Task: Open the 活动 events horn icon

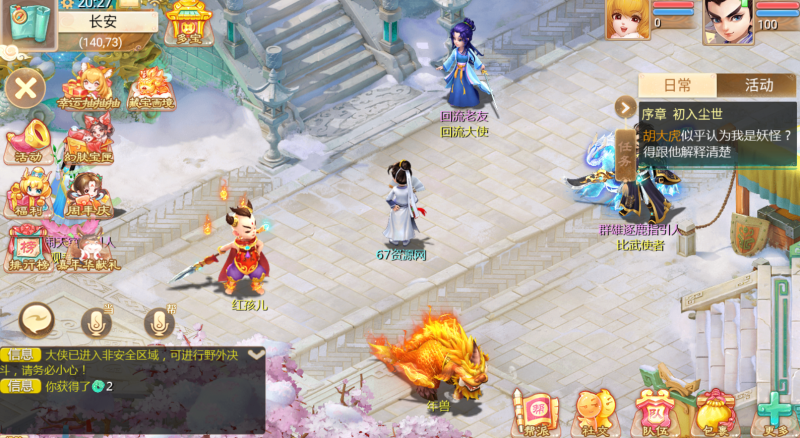Action: (x=28, y=140)
